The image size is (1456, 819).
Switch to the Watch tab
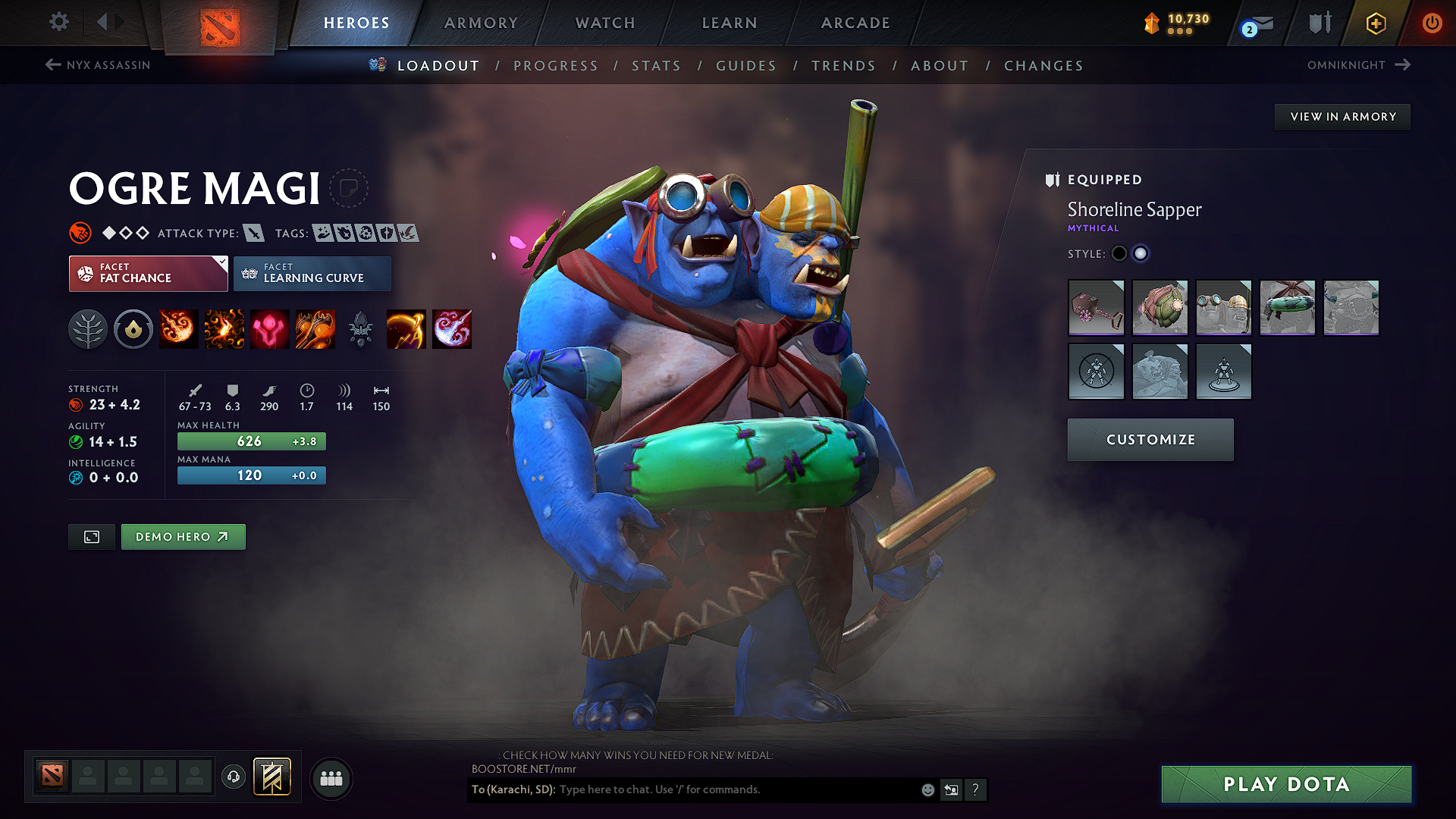tap(605, 23)
